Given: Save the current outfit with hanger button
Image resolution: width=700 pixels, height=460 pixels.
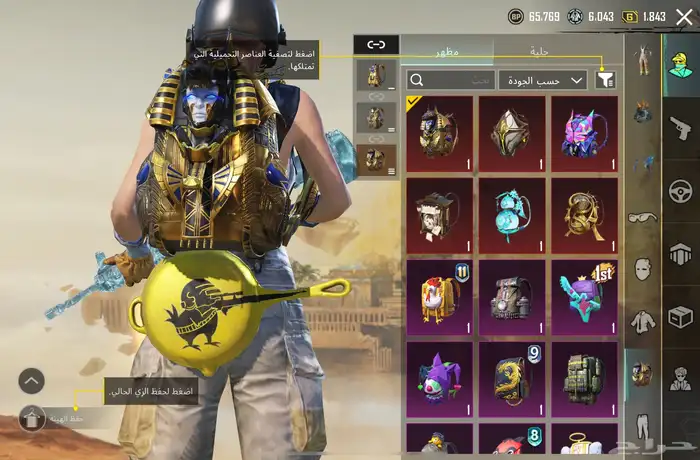Looking at the screenshot, I should point(32,418).
